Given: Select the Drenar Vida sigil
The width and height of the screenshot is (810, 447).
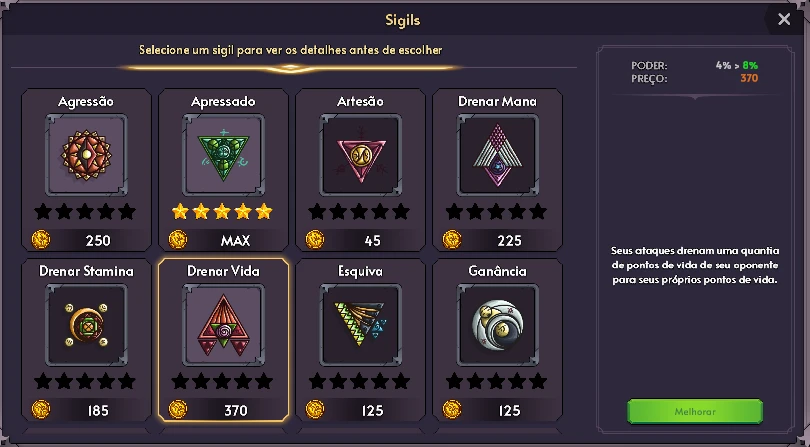Looking at the screenshot, I should click(223, 338).
